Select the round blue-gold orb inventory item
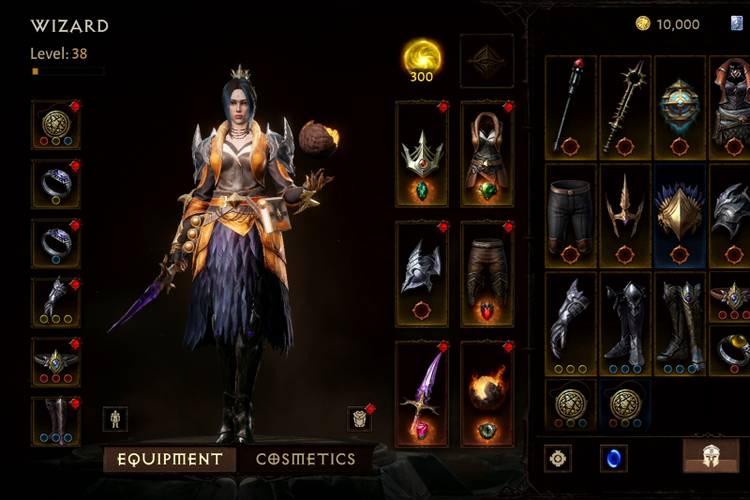Viewport: 750px width, 500px height. 680,107
